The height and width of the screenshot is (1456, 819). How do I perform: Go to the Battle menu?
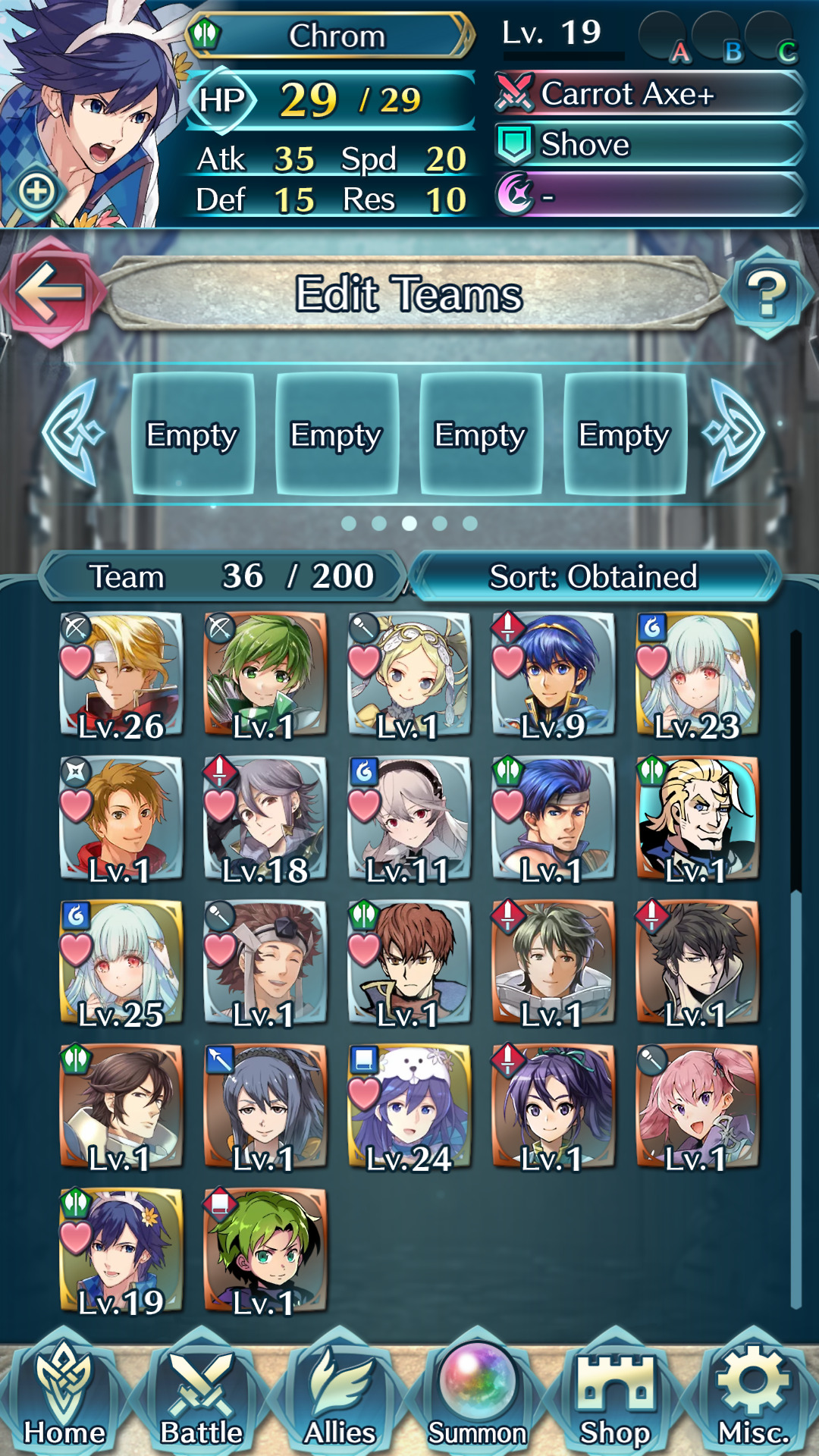tap(202, 1395)
